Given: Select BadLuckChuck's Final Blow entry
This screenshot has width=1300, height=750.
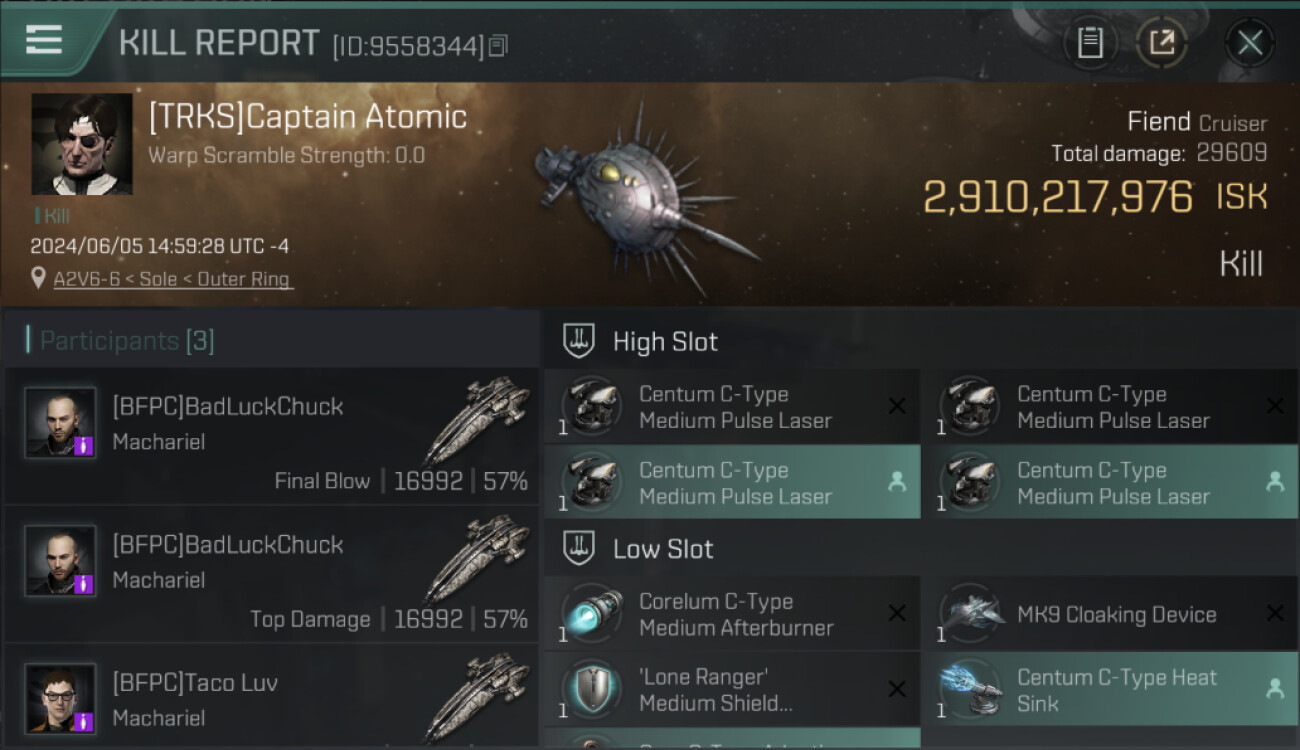Looking at the screenshot, I should [272, 437].
